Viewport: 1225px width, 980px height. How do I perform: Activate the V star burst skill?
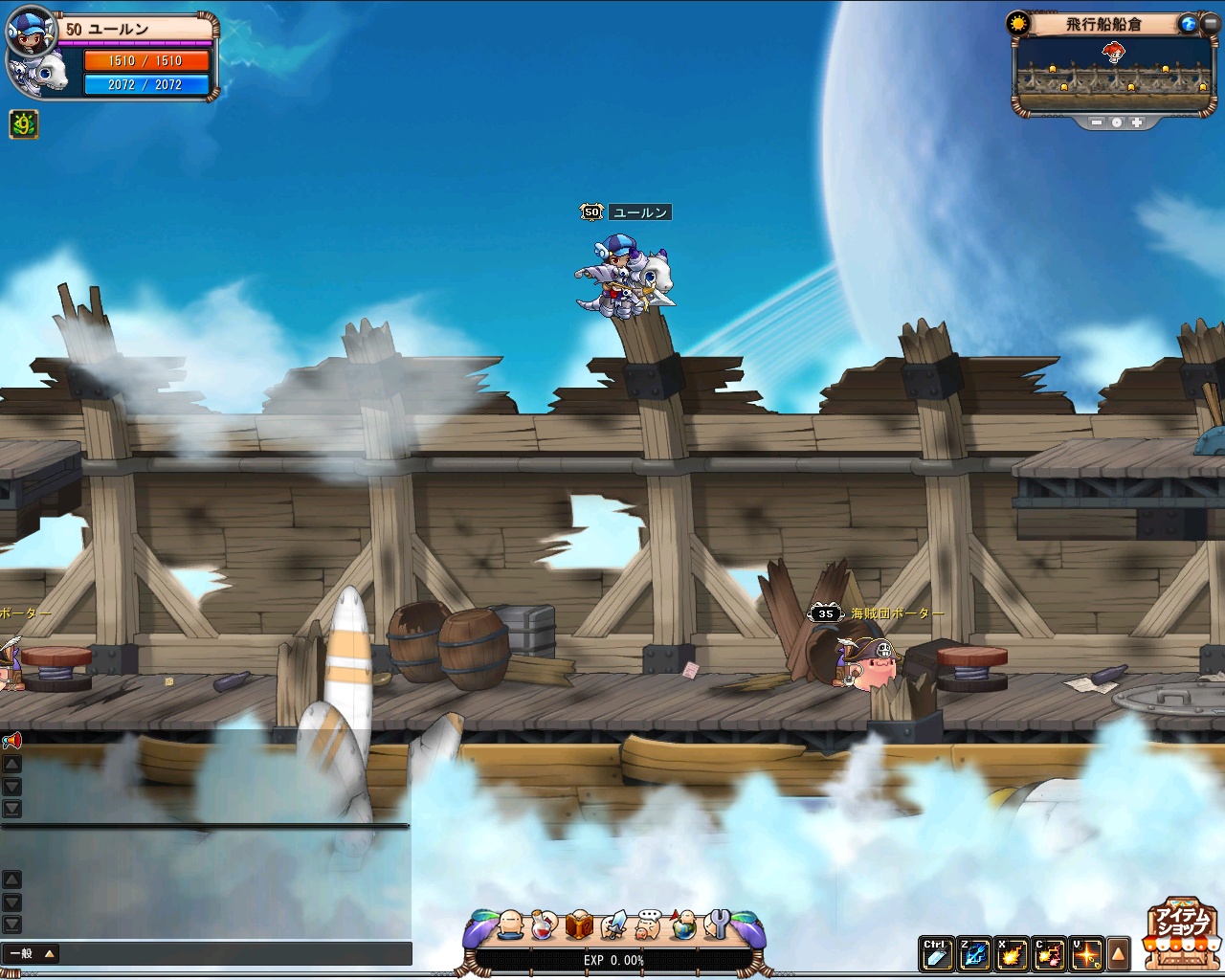(1087, 953)
